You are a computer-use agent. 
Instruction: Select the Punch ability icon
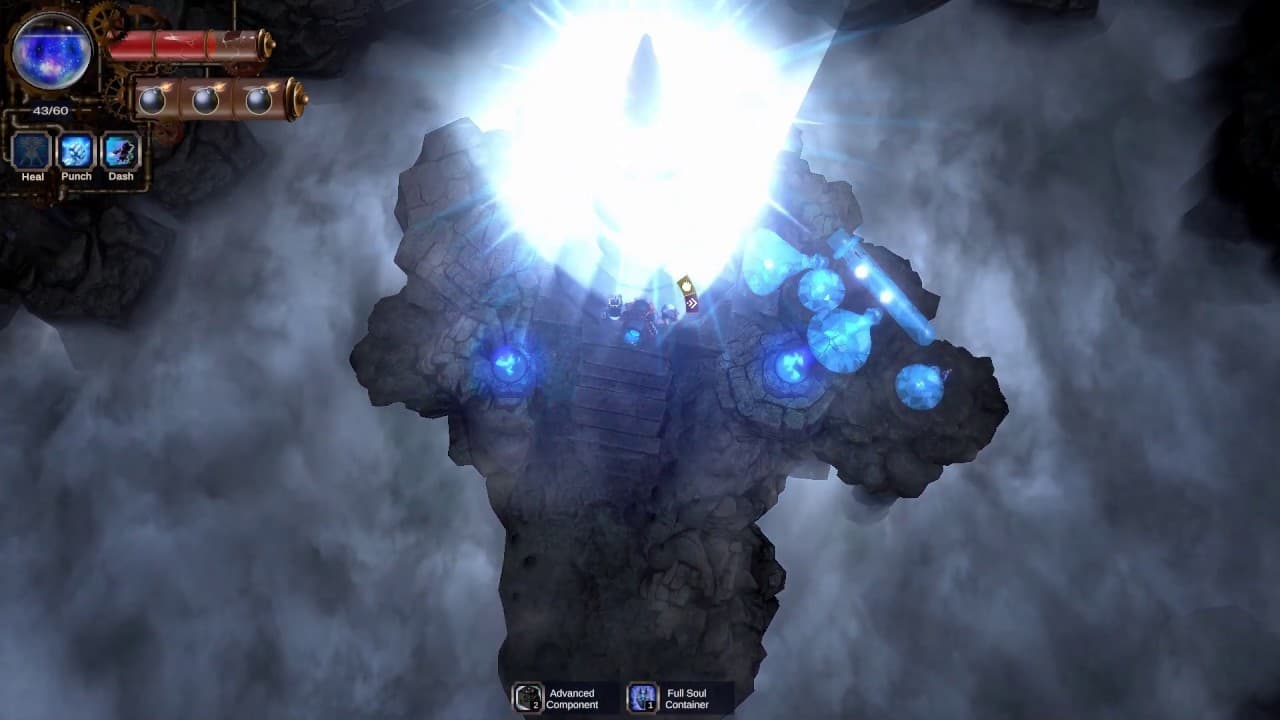[x=77, y=152]
